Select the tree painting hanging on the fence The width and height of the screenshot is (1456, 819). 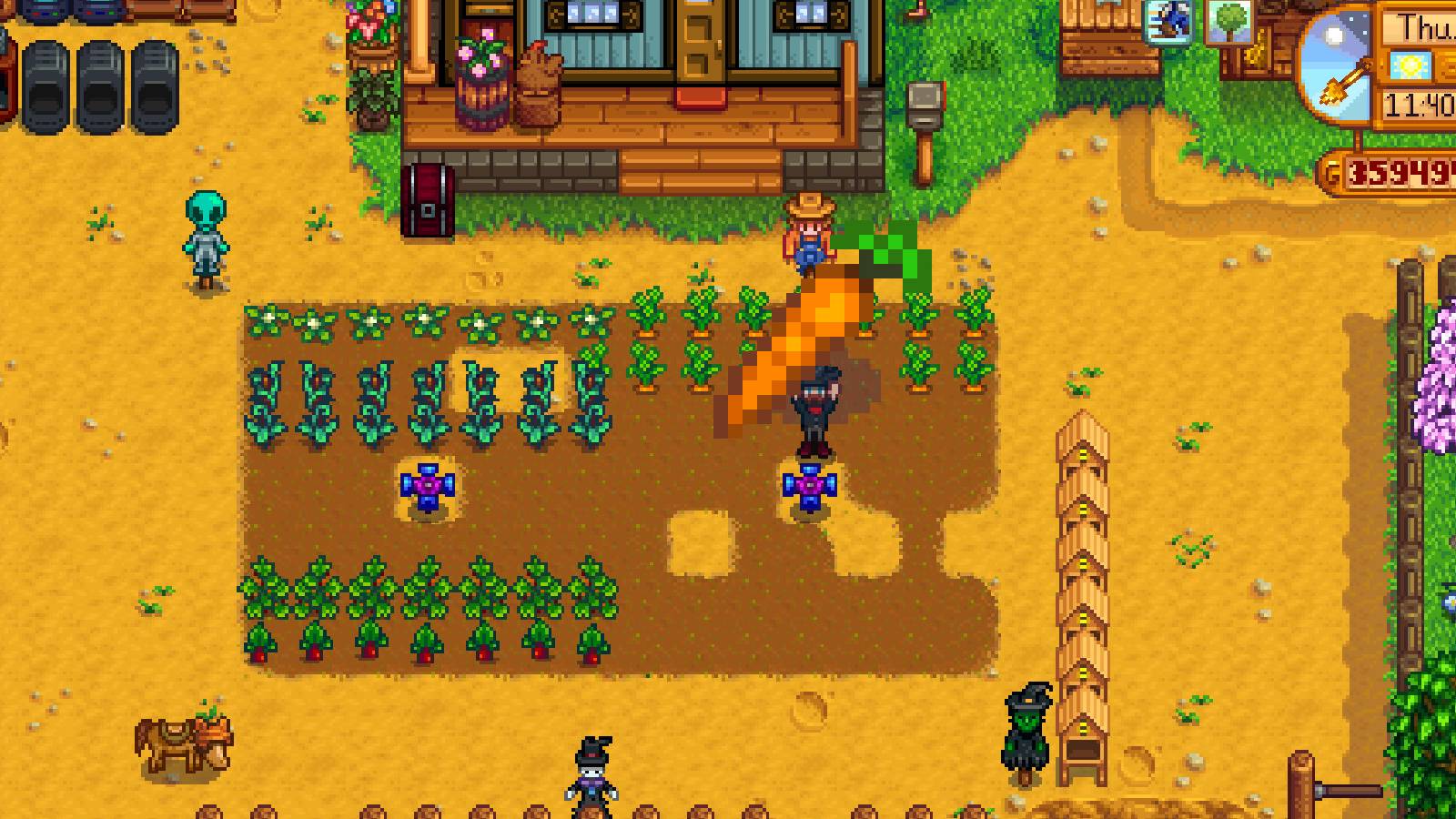(x=1229, y=21)
